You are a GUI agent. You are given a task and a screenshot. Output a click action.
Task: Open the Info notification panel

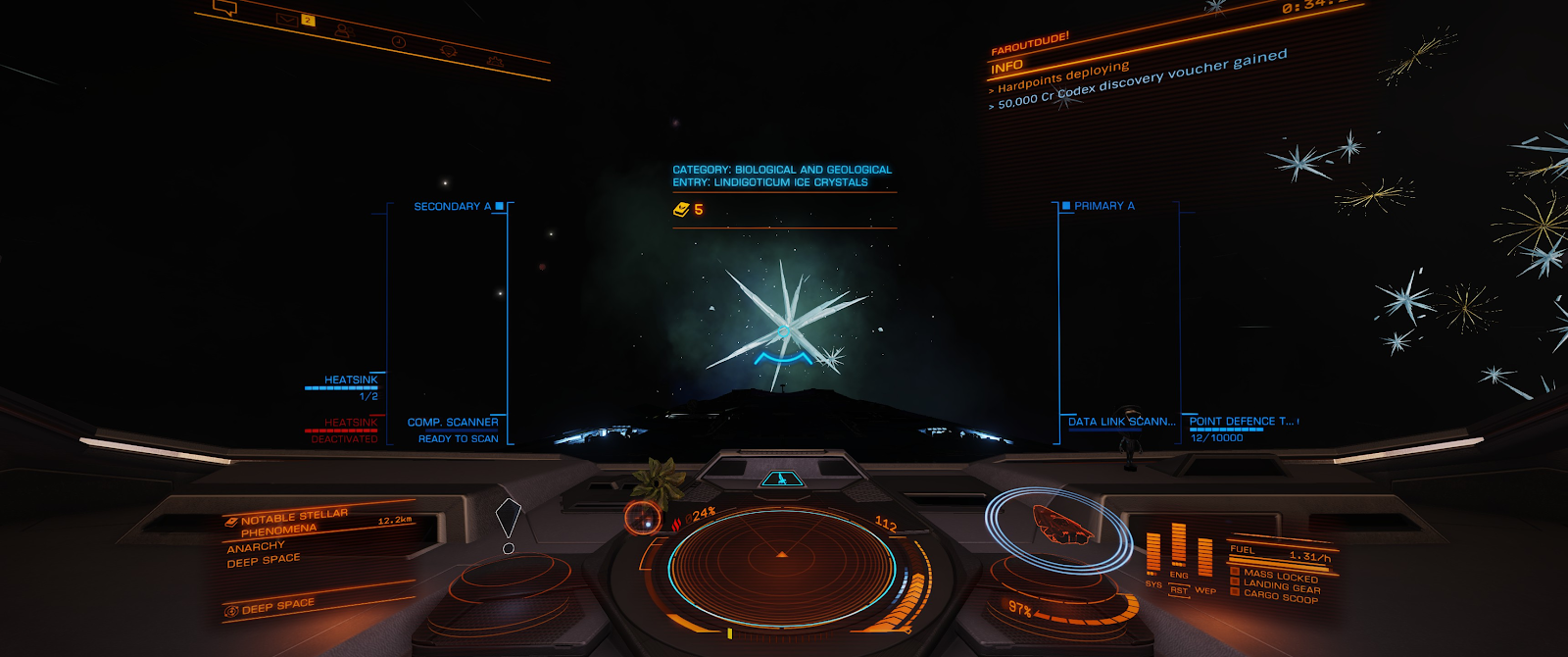1007,67
